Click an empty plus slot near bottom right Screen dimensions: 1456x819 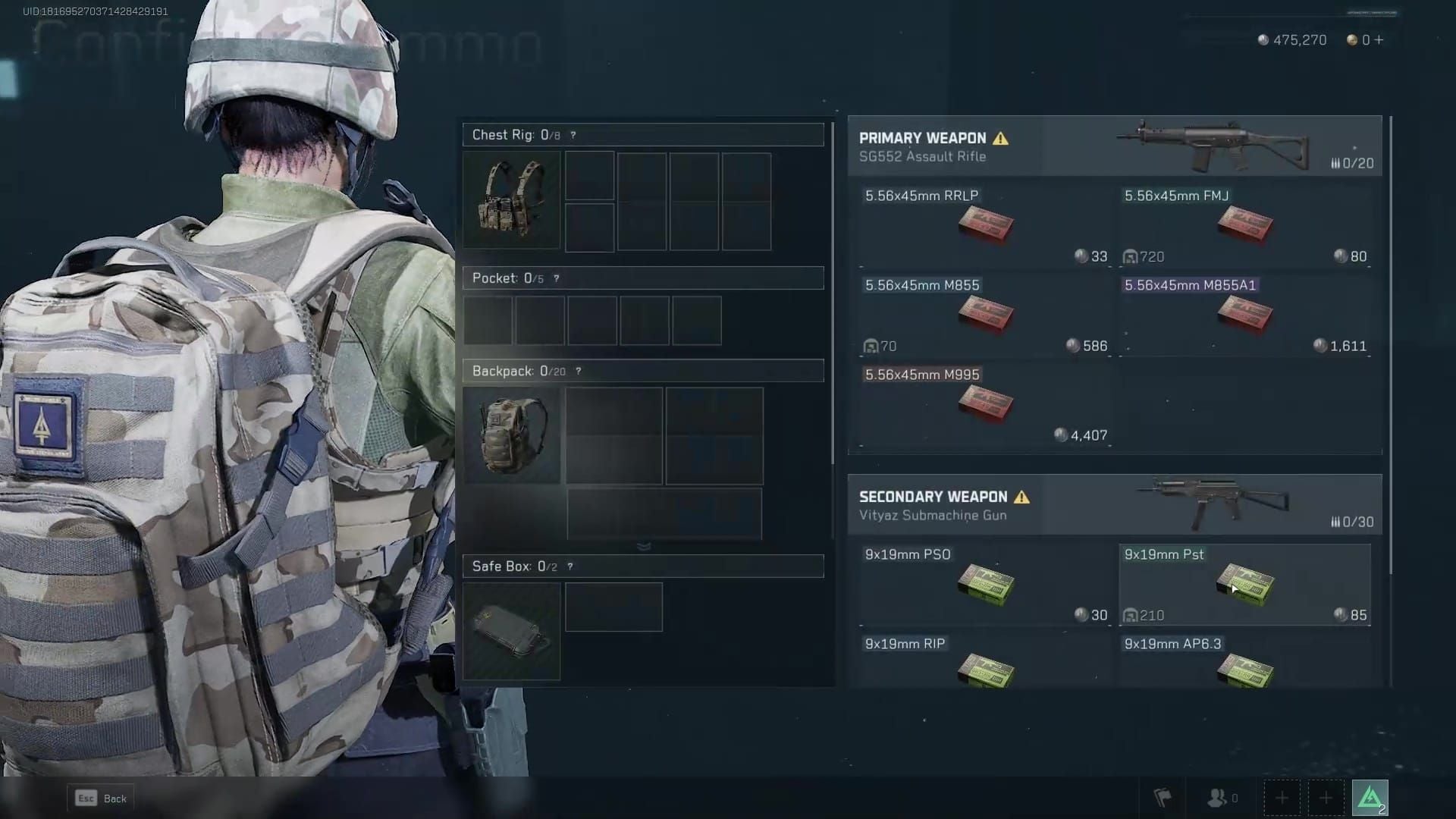[x=1282, y=797]
